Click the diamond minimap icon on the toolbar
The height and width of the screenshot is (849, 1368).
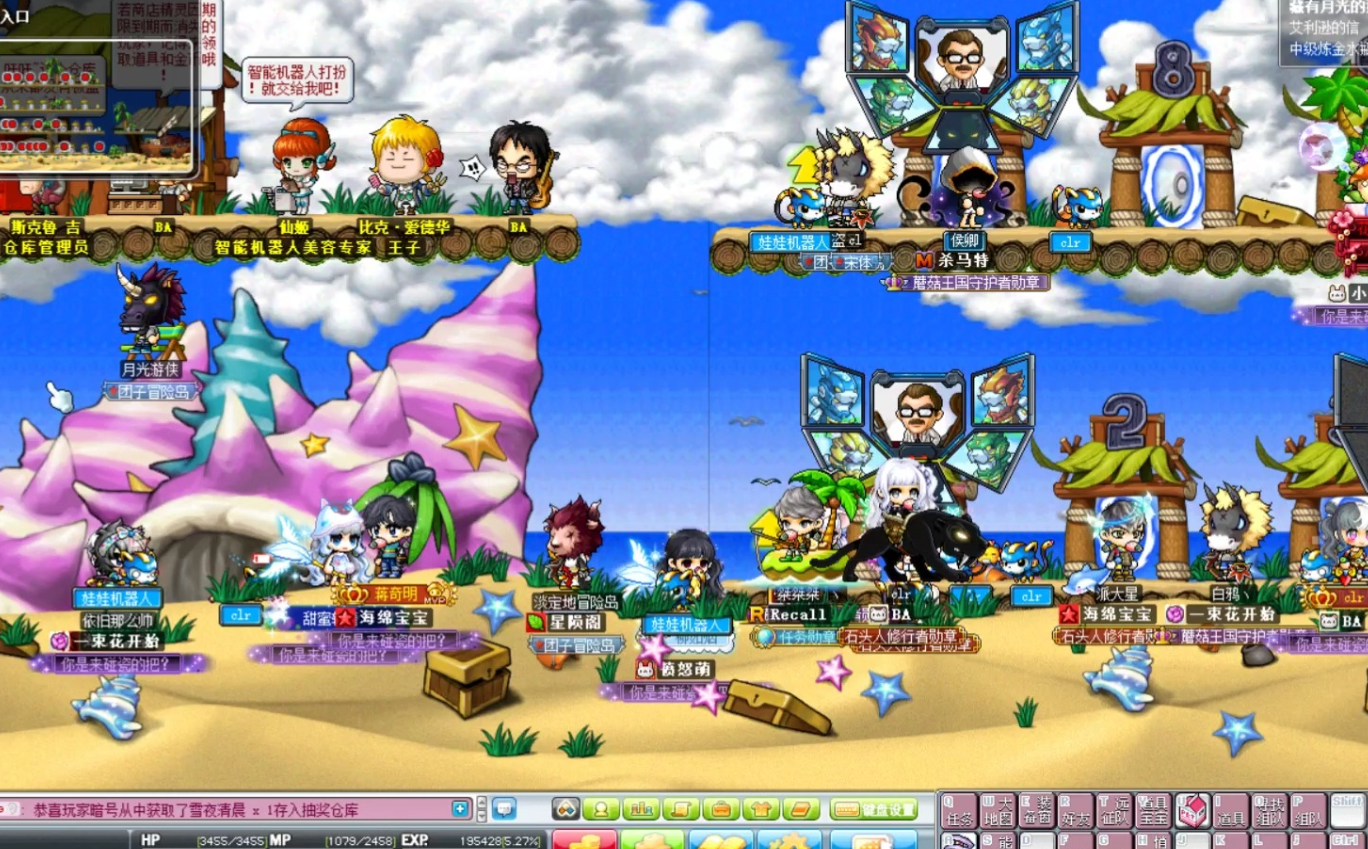pos(567,809)
